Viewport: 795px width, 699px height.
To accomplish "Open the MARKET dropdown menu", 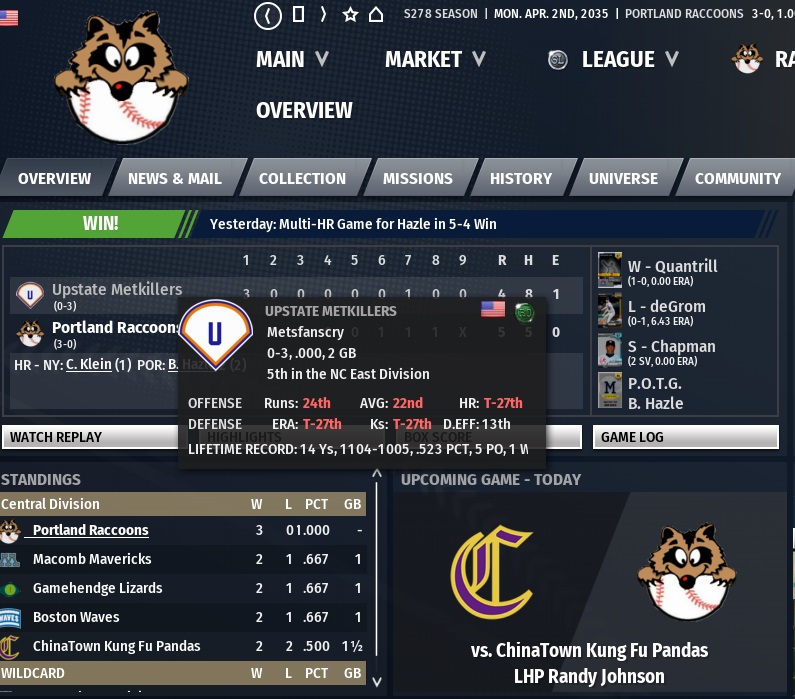I will pos(435,59).
